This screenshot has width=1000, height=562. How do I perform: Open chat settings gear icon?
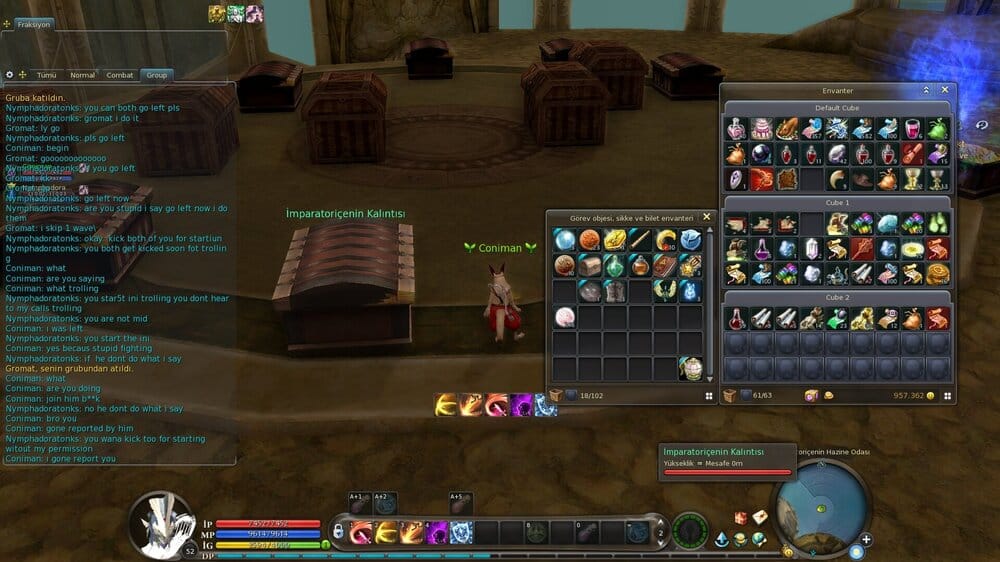point(10,75)
